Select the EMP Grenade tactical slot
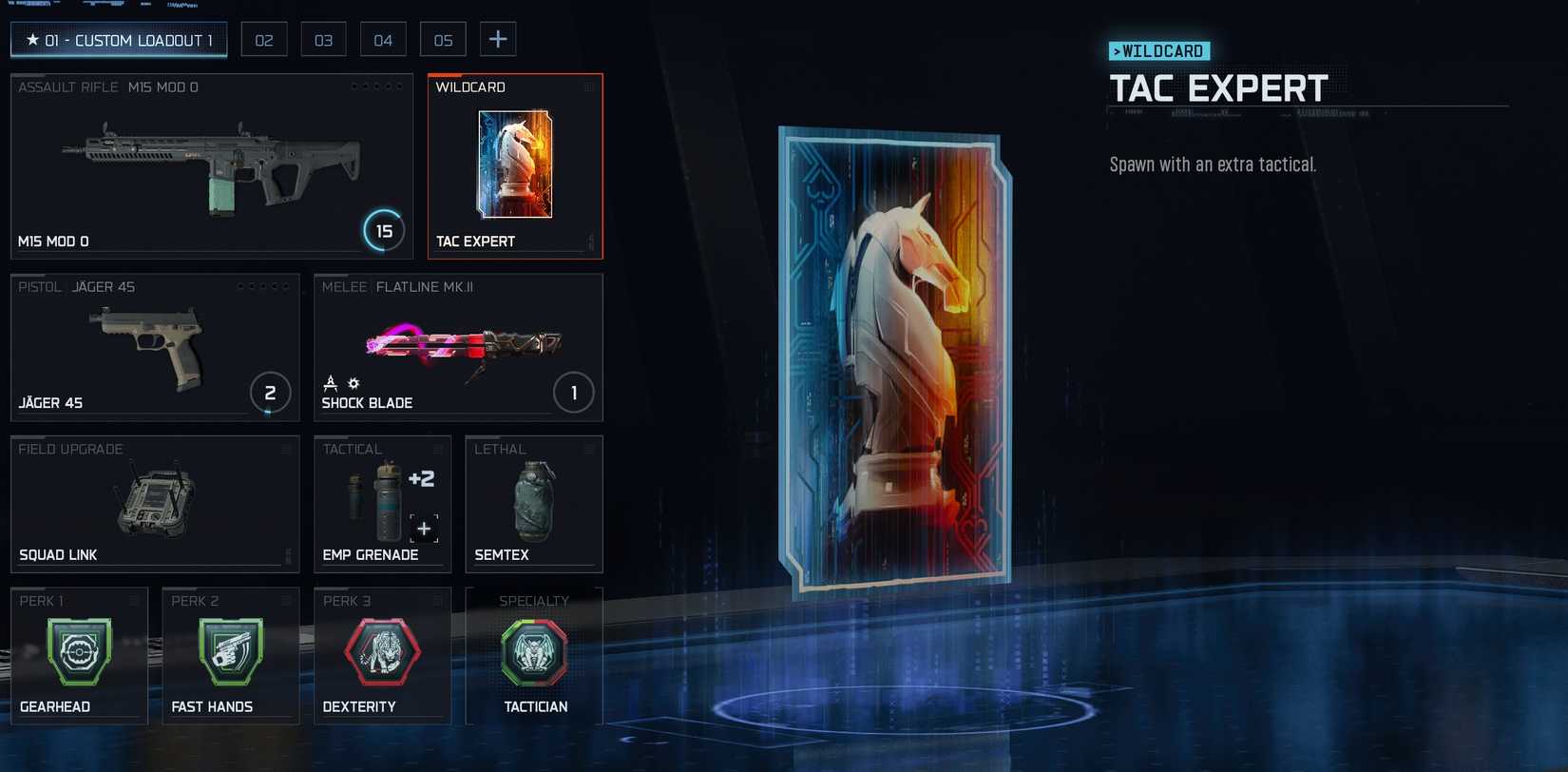The height and width of the screenshot is (772, 1568). point(382,504)
